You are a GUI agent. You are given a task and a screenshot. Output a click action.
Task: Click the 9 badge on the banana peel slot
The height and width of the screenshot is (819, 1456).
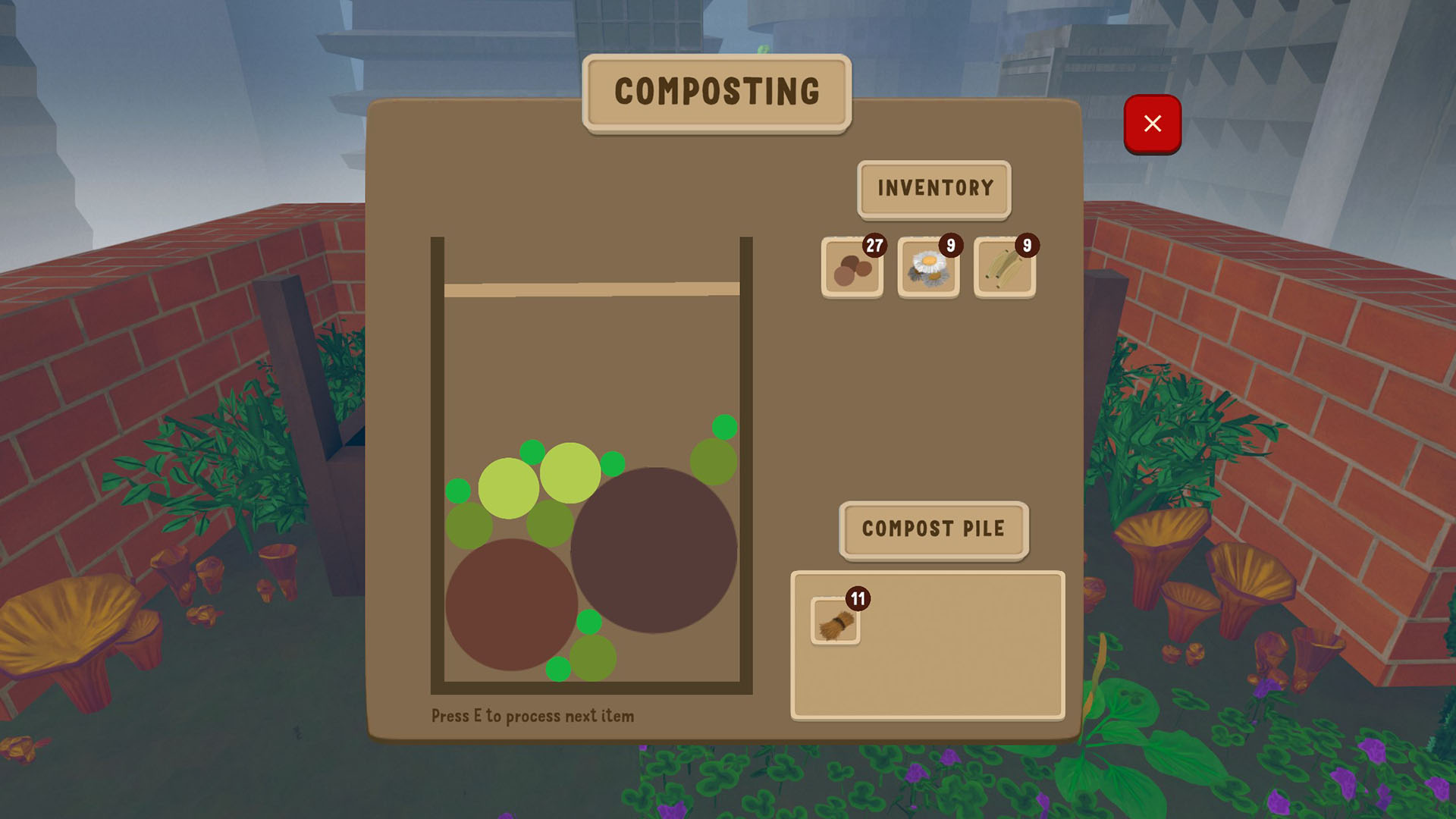[x=1026, y=245]
